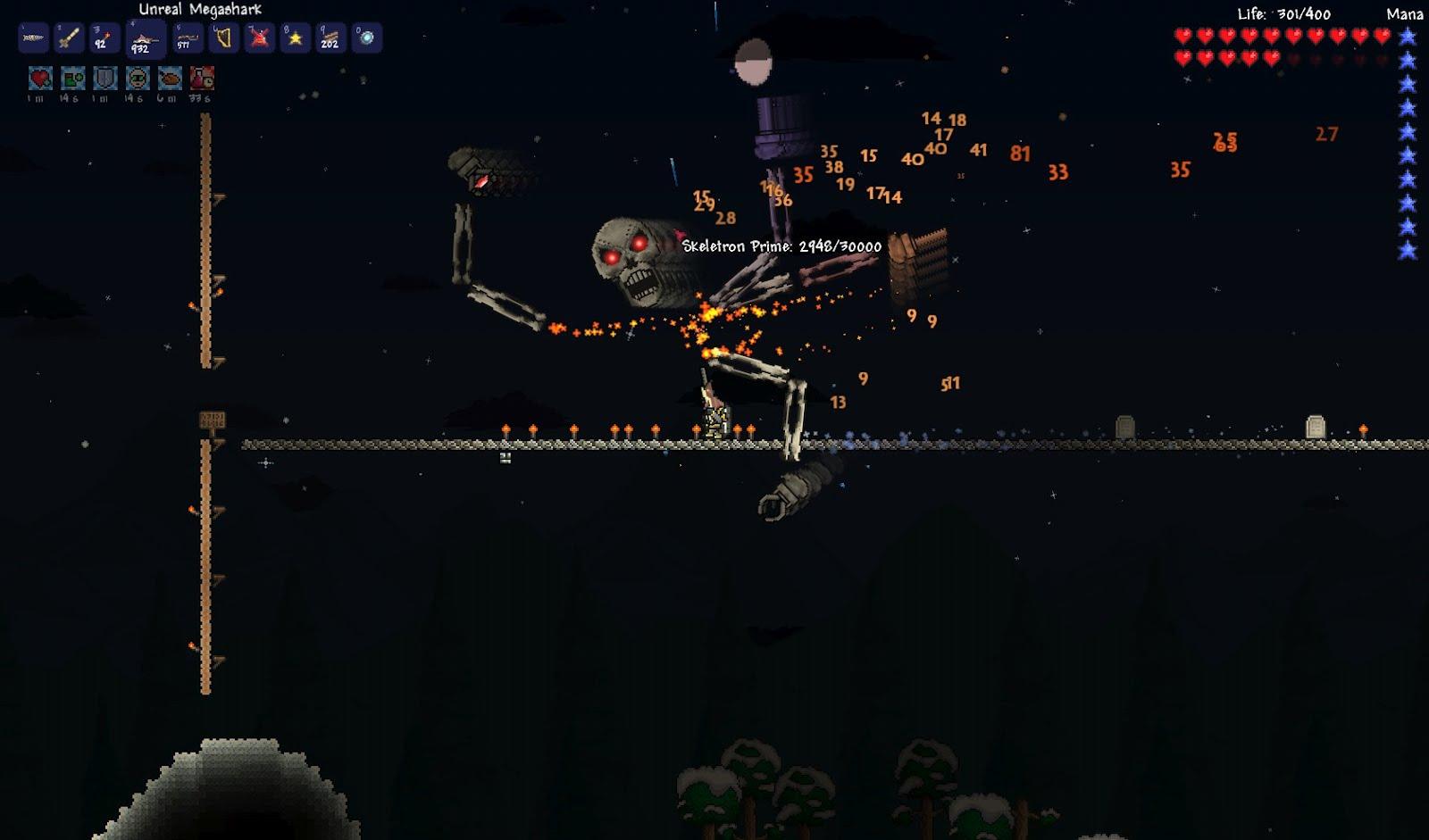Click the face-with-goggles buff icon

[x=138, y=79]
